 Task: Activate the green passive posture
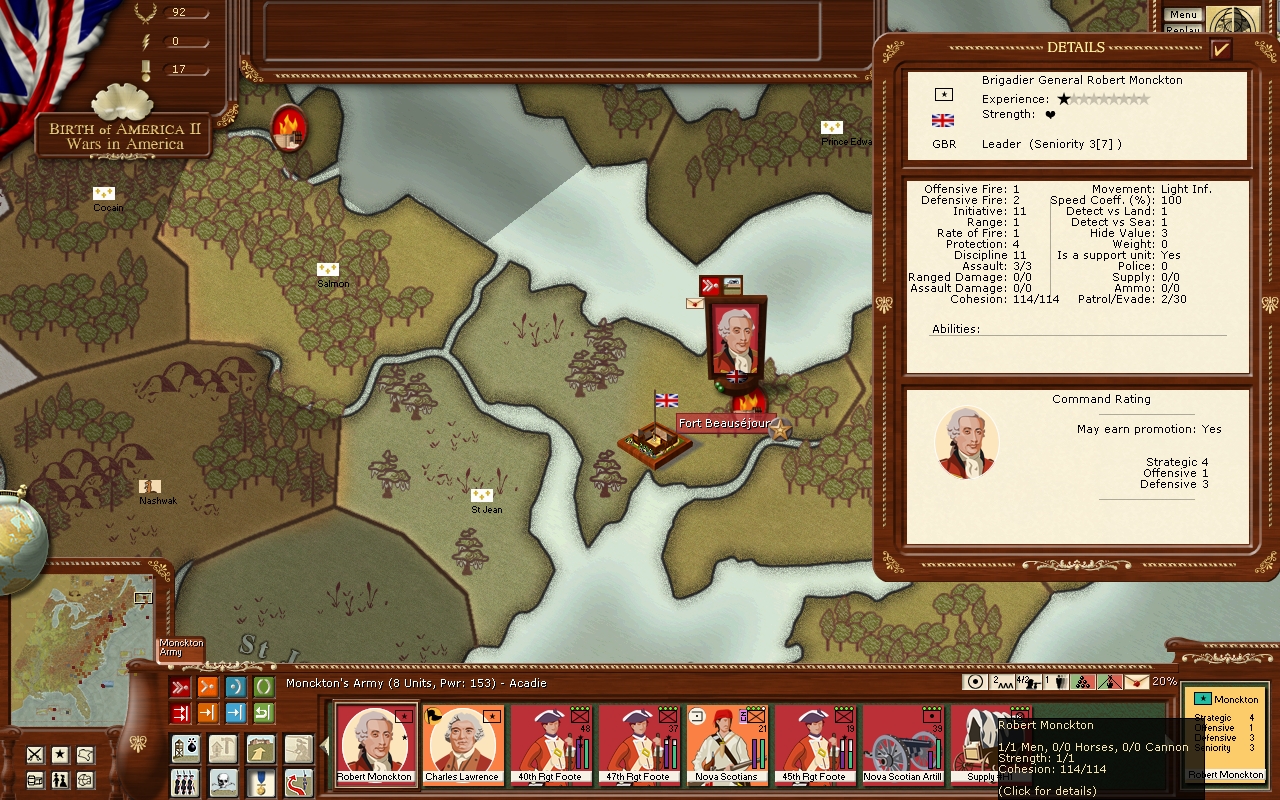click(x=263, y=687)
